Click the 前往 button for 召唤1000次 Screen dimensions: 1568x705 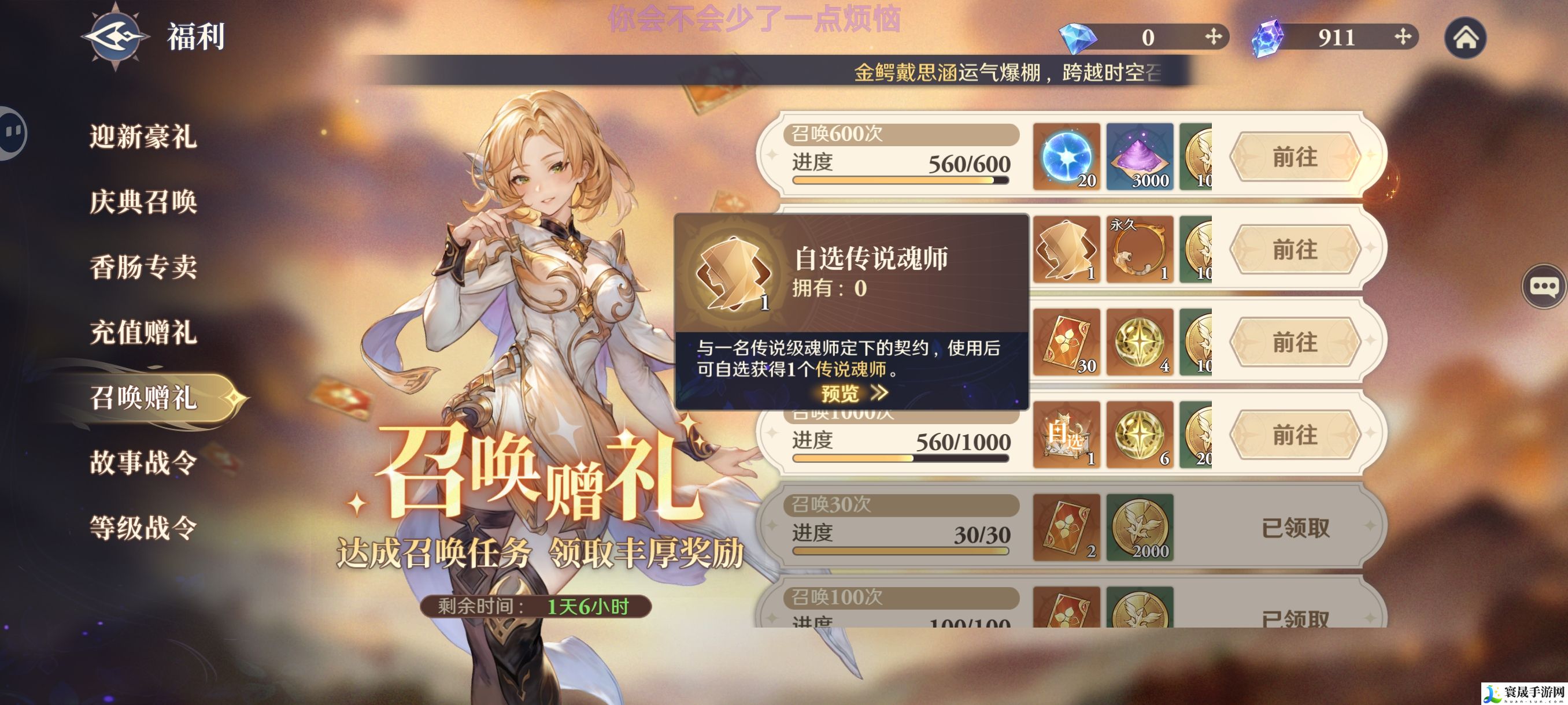click(x=1296, y=436)
